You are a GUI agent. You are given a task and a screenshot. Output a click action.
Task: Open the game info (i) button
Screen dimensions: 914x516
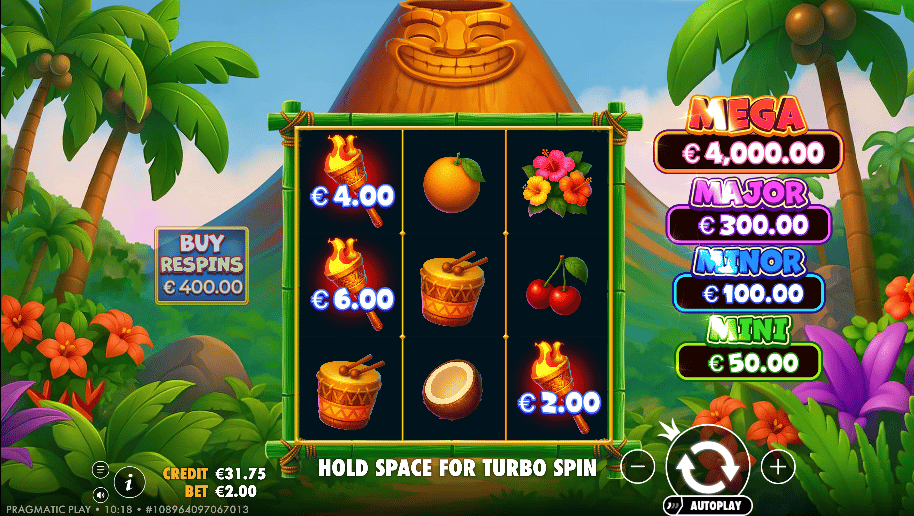tap(129, 482)
